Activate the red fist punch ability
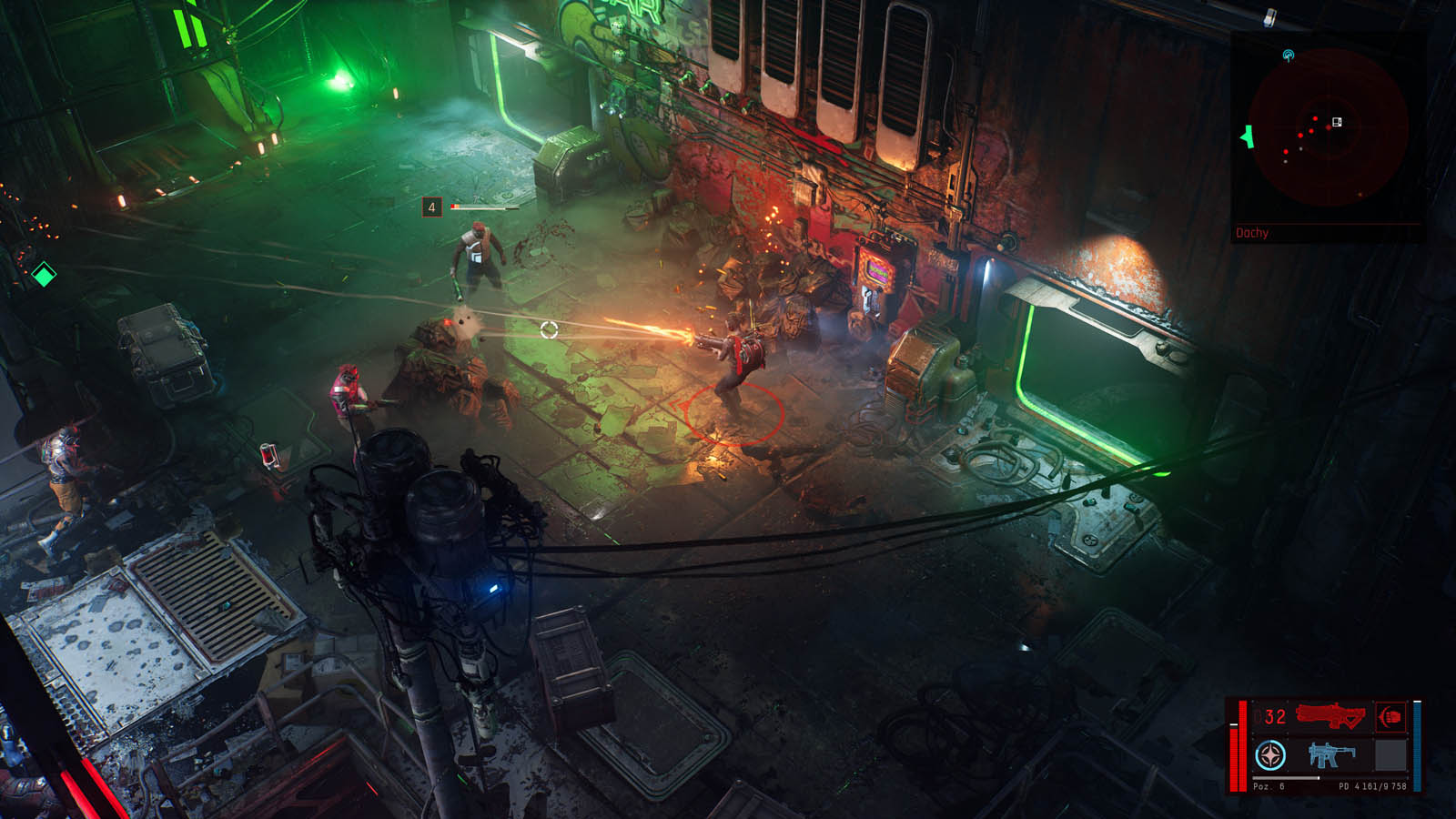1456x819 pixels. tap(1390, 717)
